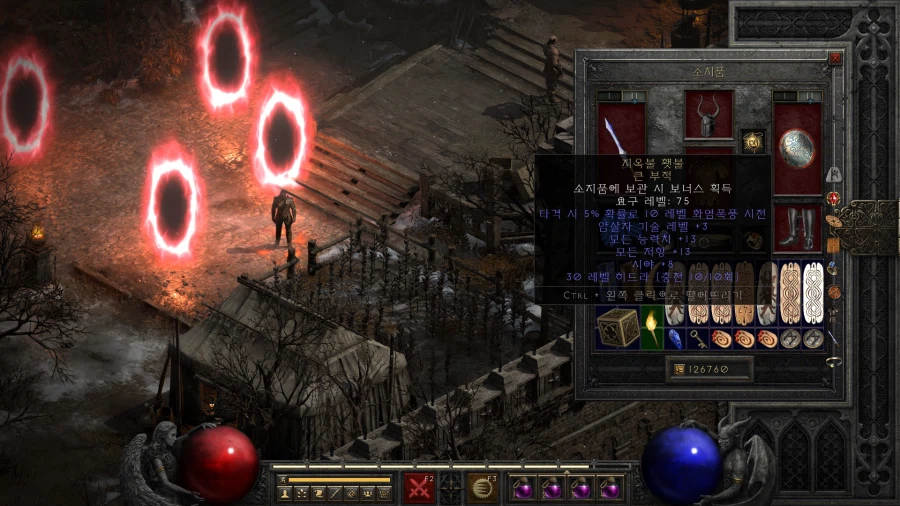Screen dimensions: 900x506
Task: Choose the left-click crossed swords attack skill
Action: (x=418, y=488)
